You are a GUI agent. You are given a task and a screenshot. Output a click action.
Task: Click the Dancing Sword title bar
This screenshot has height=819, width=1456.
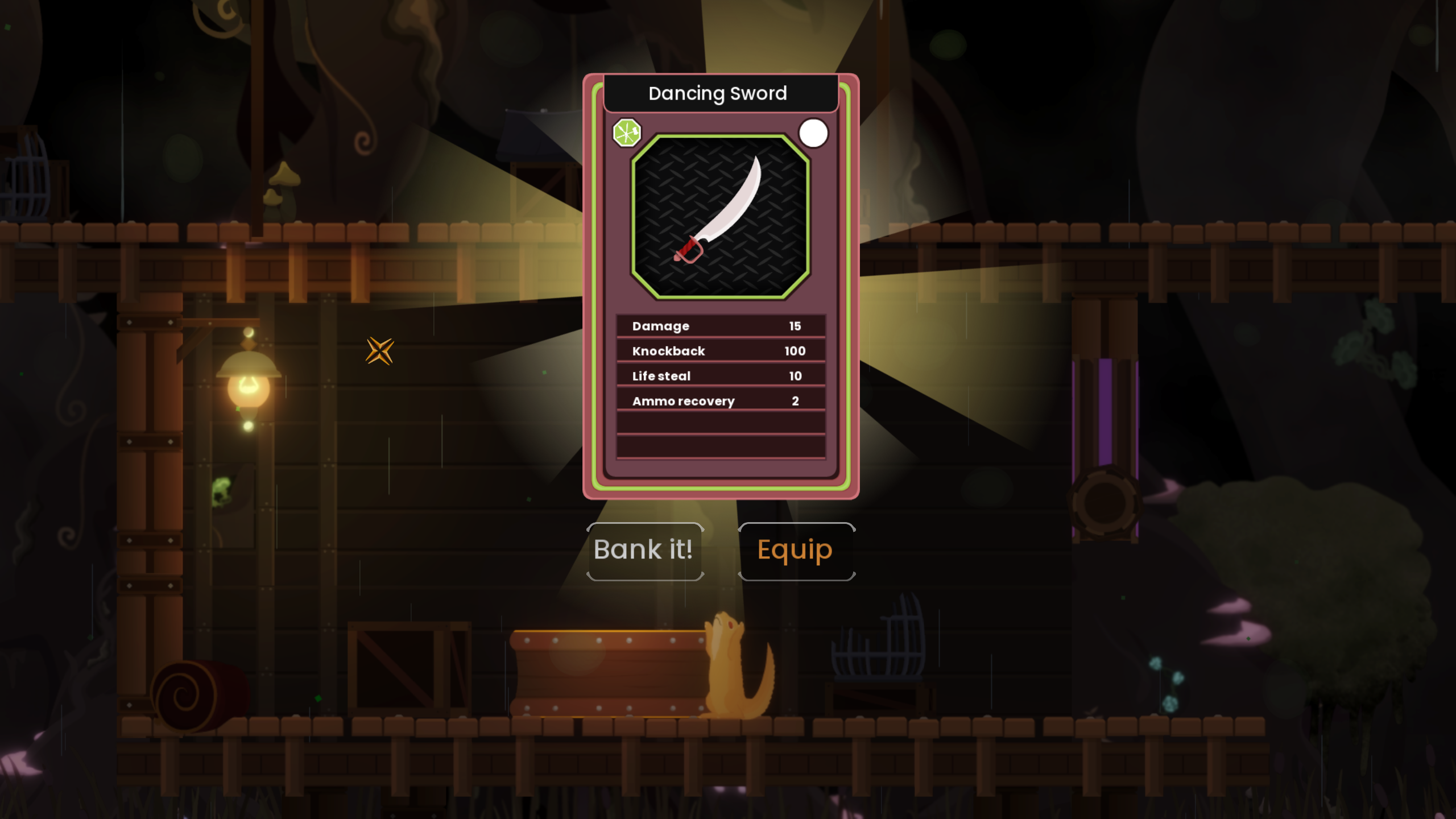(718, 93)
